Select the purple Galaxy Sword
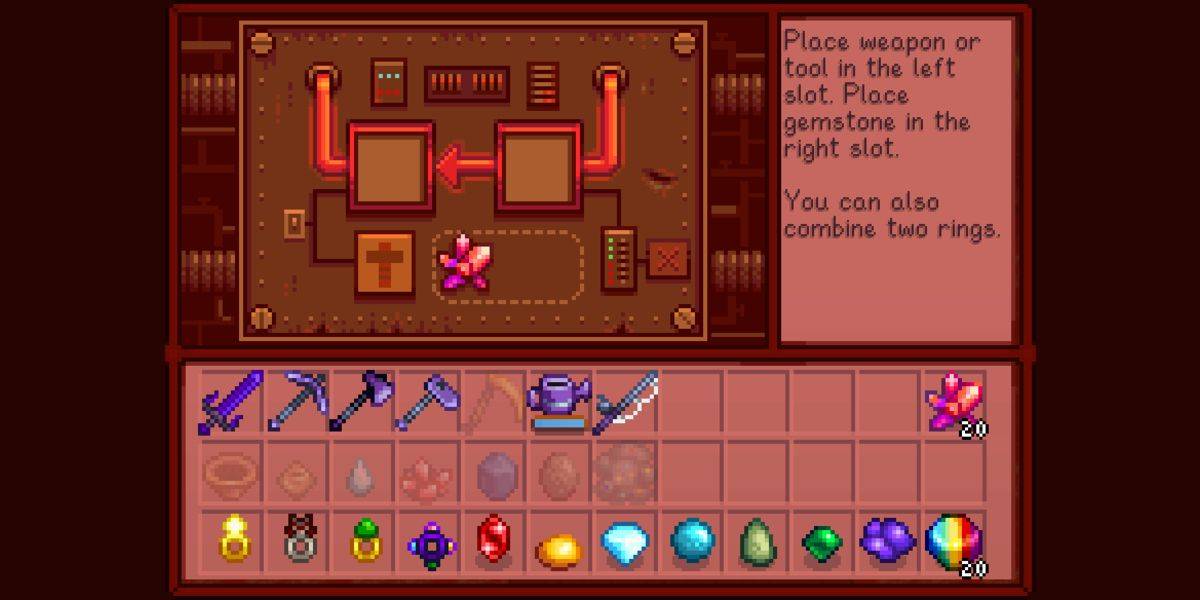This screenshot has height=600, width=1200. click(232, 402)
